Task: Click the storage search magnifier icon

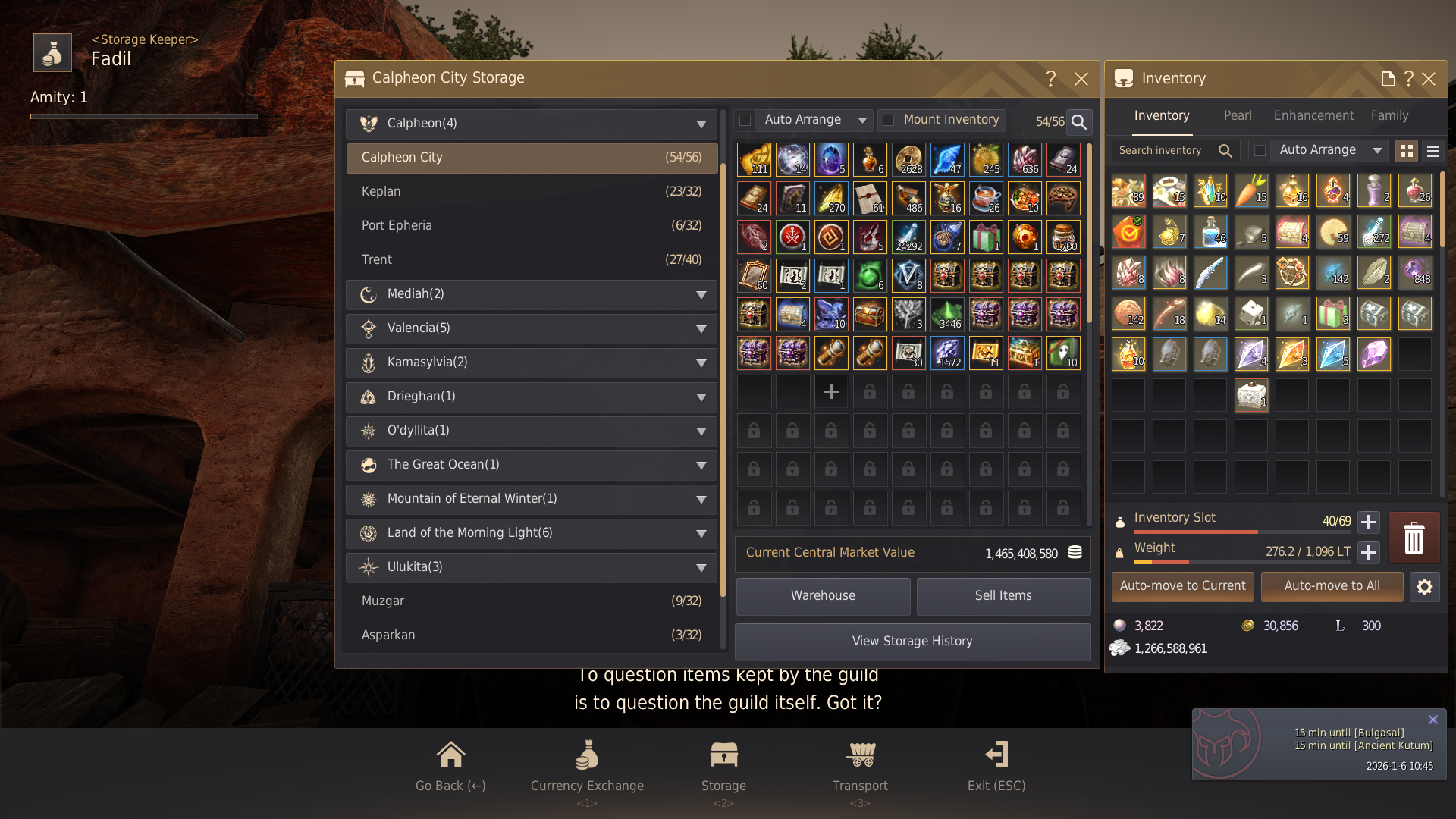Action: click(1078, 121)
